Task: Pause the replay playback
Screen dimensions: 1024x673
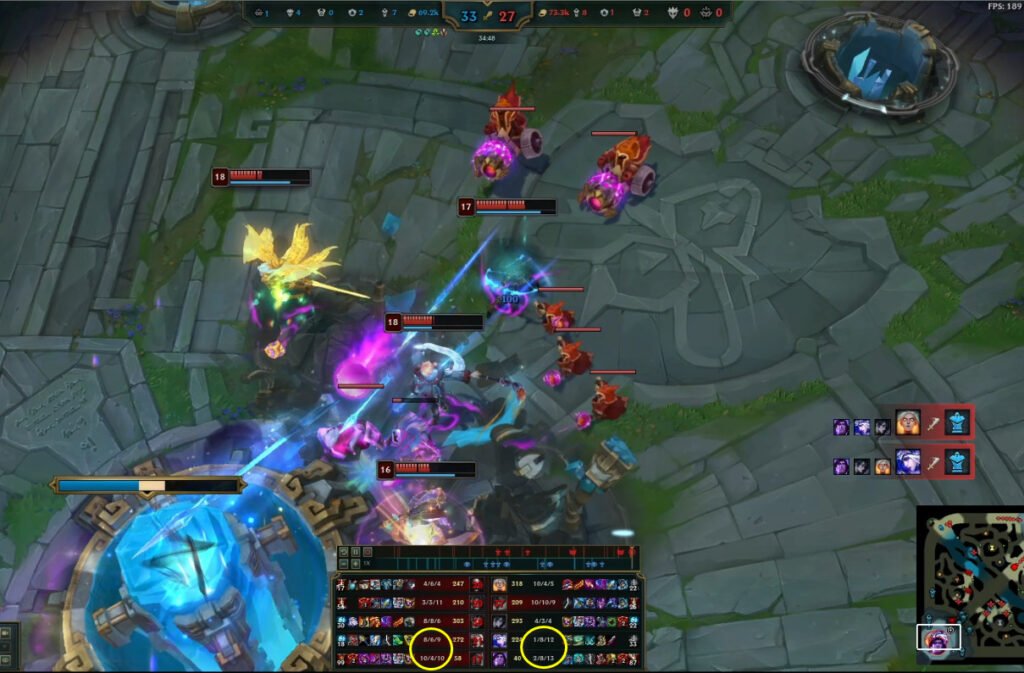Action: 355,551
